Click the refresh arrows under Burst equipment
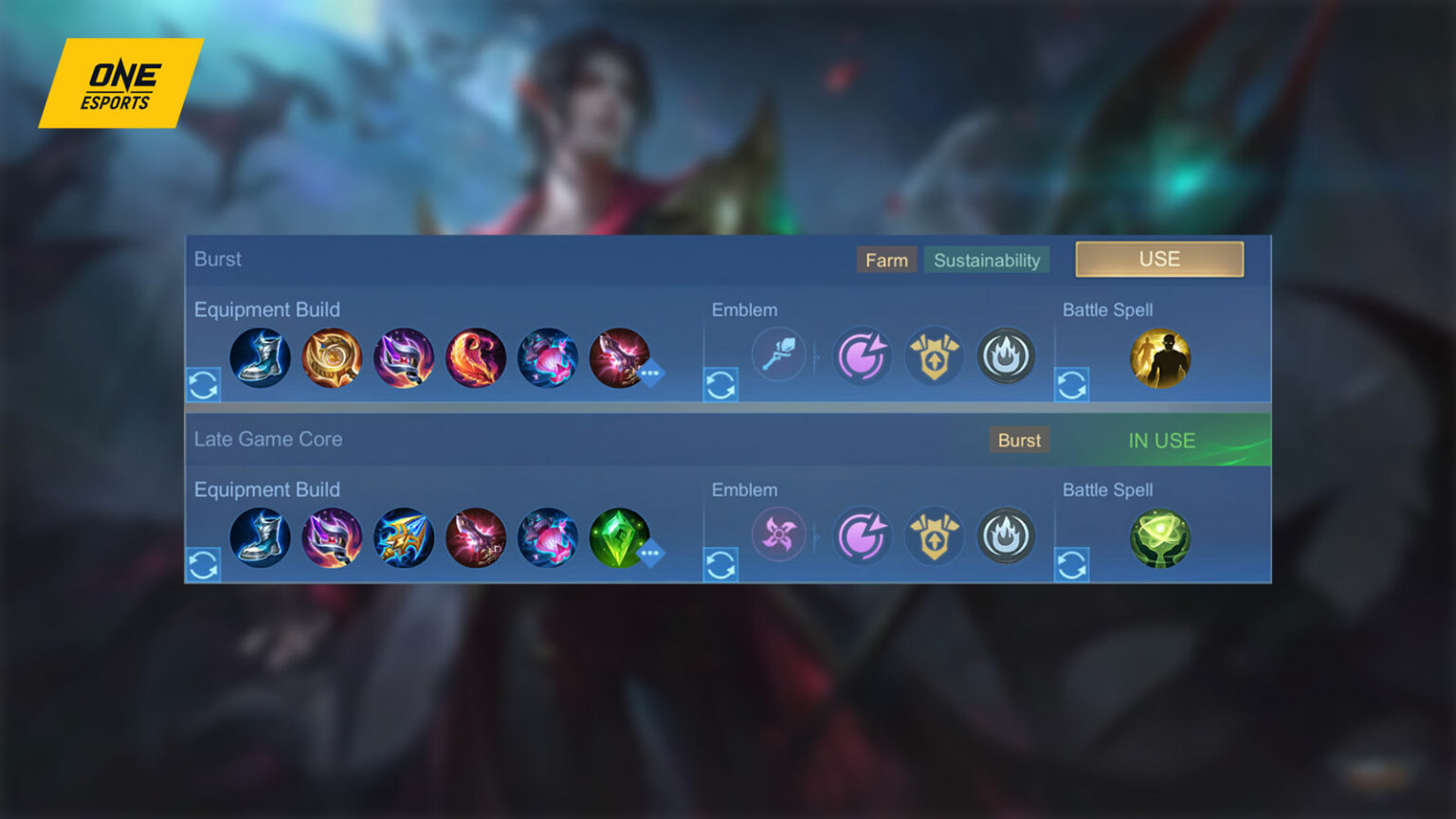Screen dimensions: 1456x819 (204, 385)
